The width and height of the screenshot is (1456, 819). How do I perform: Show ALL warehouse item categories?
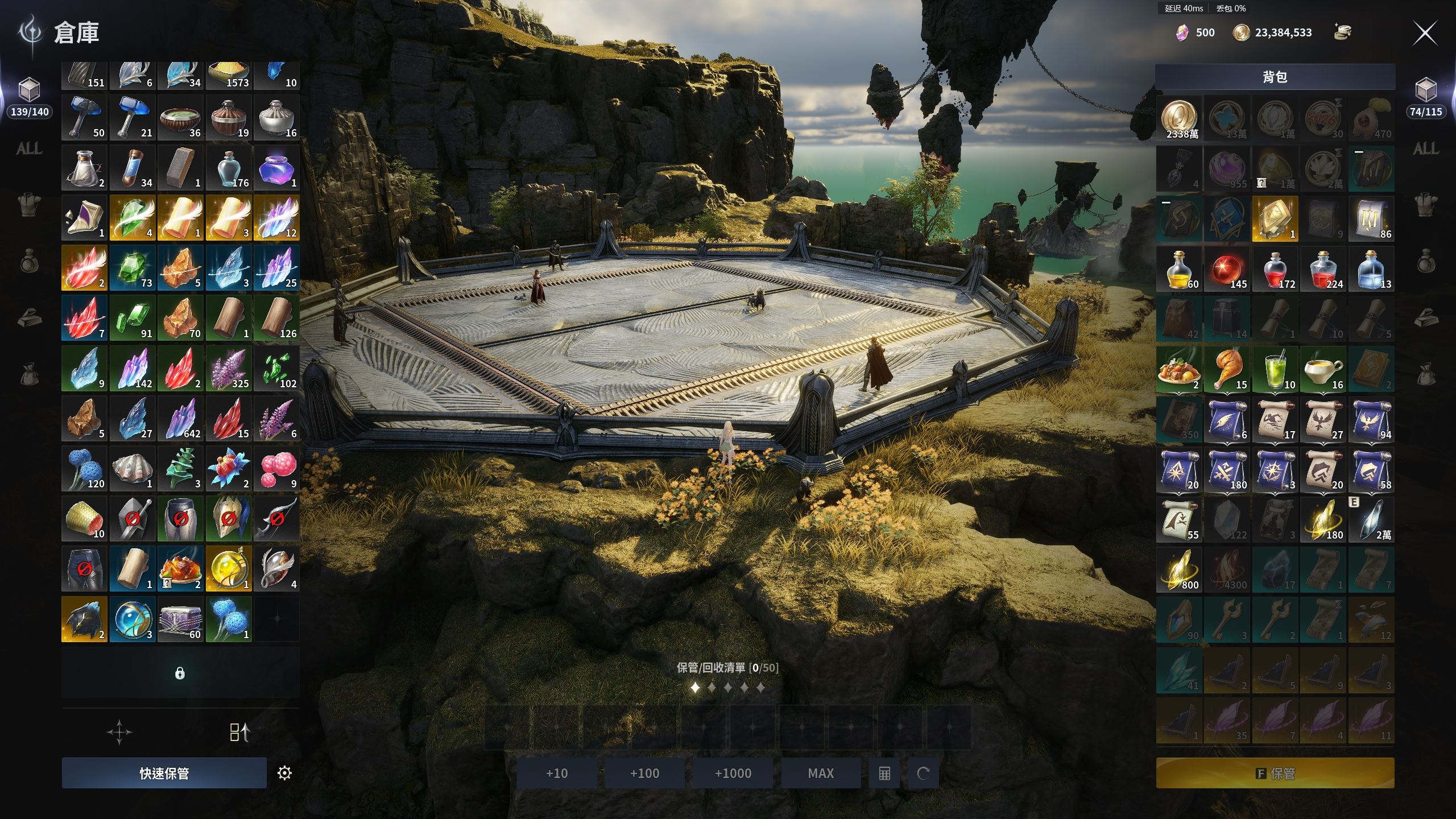[29, 149]
